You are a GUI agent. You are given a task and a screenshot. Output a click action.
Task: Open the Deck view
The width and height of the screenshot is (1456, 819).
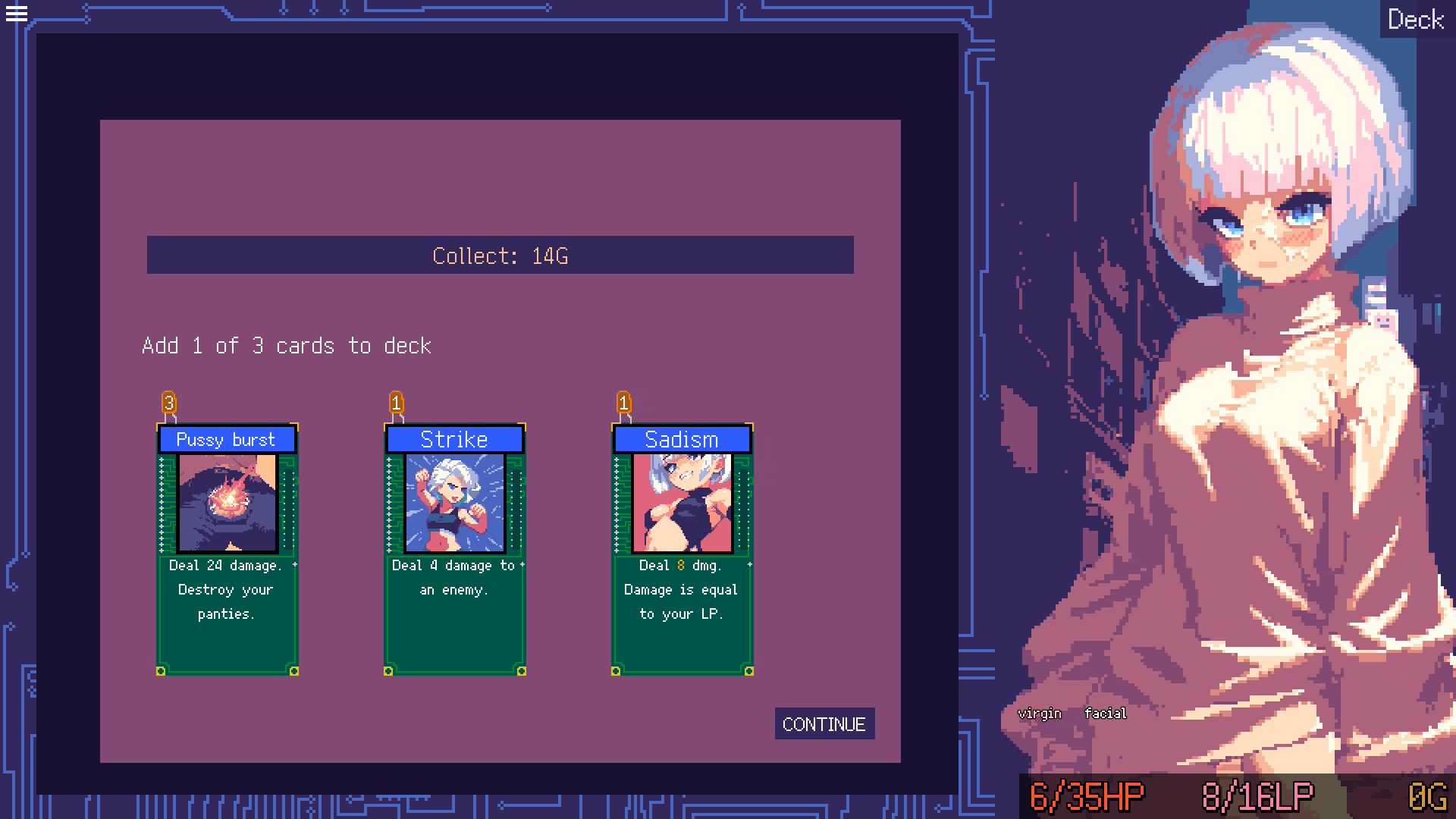(1415, 20)
